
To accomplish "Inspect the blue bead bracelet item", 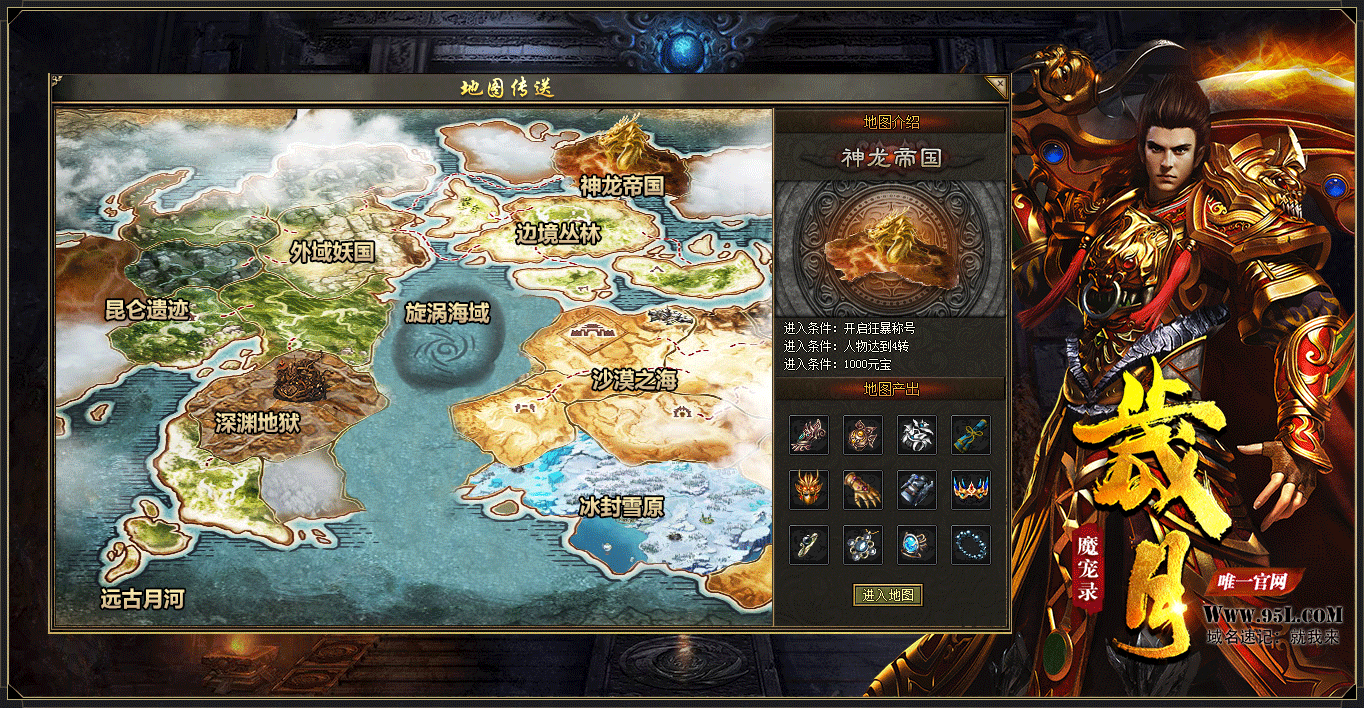I will (x=970, y=545).
